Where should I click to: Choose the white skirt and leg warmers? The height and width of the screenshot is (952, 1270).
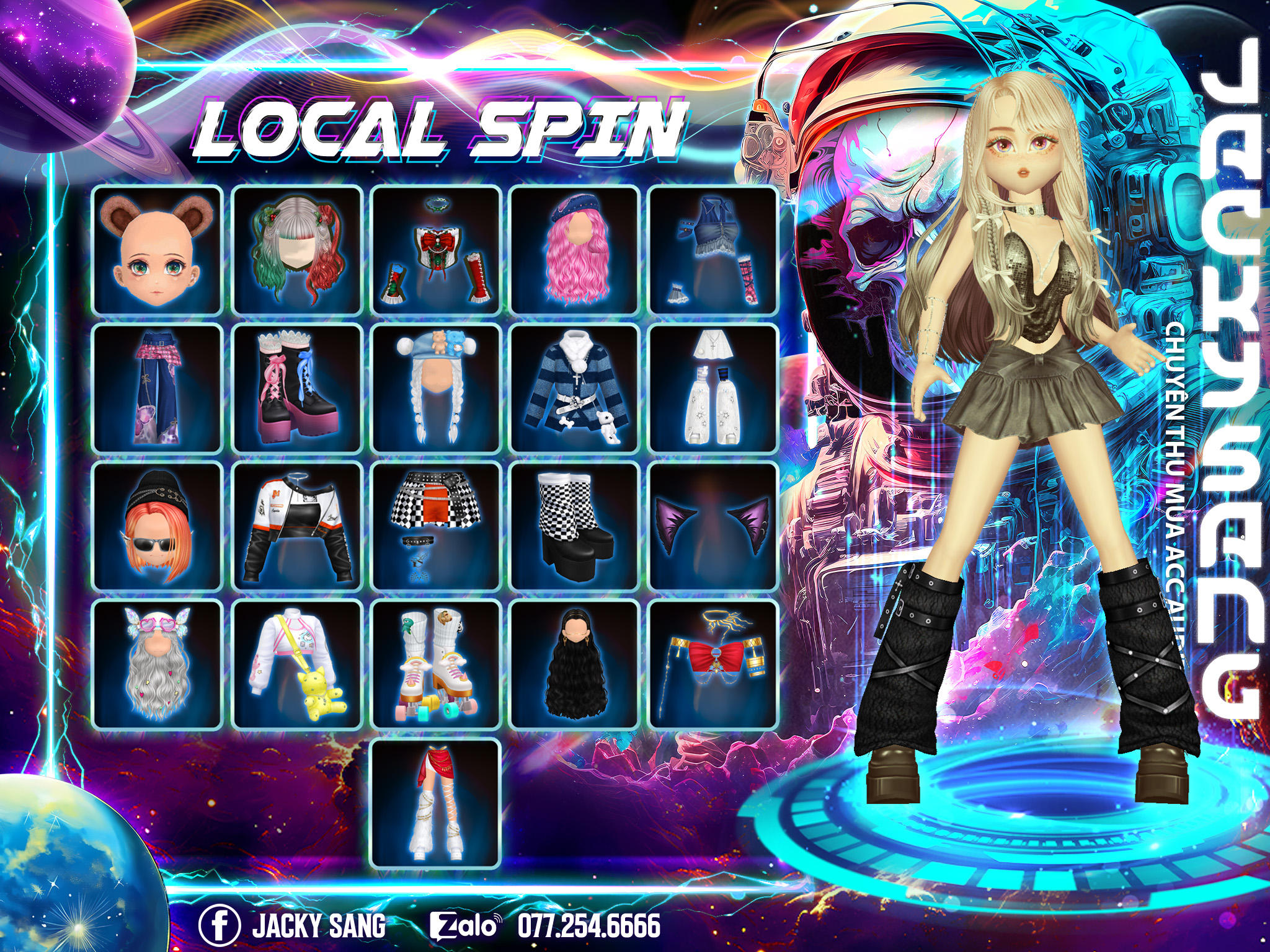click(713, 389)
